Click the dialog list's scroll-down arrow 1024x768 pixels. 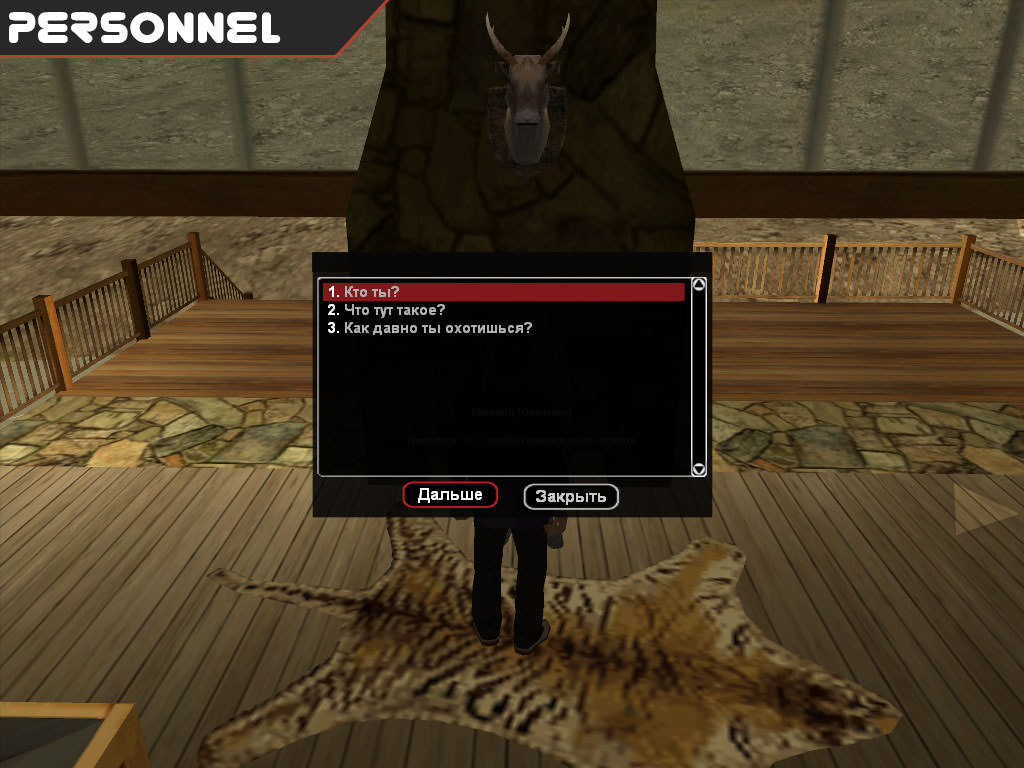699,468
